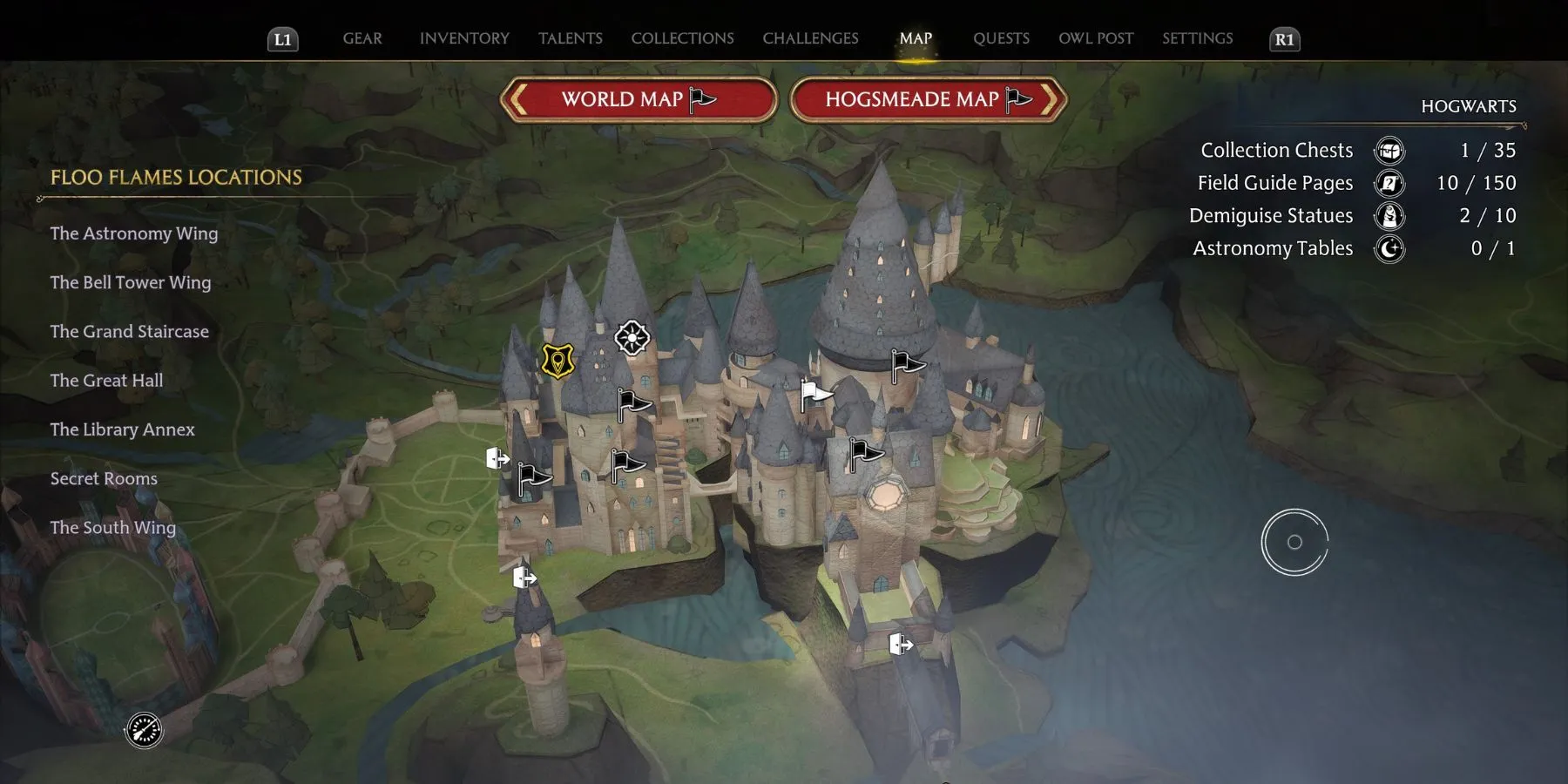This screenshot has width=1568, height=784.
Task: Select the Talents tab
Action: point(571,38)
